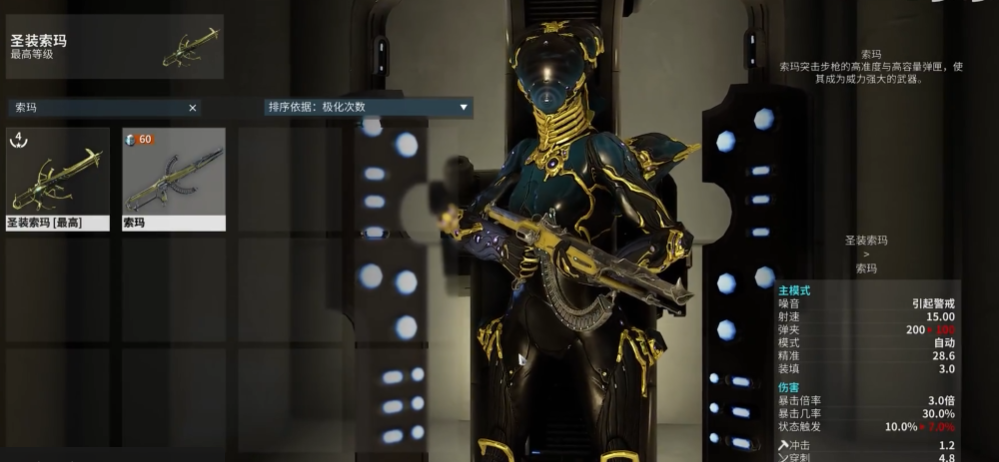Image resolution: width=999 pixels, height=462 pixels.
Task: Choose the 索玛 weapon tile
Action: [x=174, y=179]
